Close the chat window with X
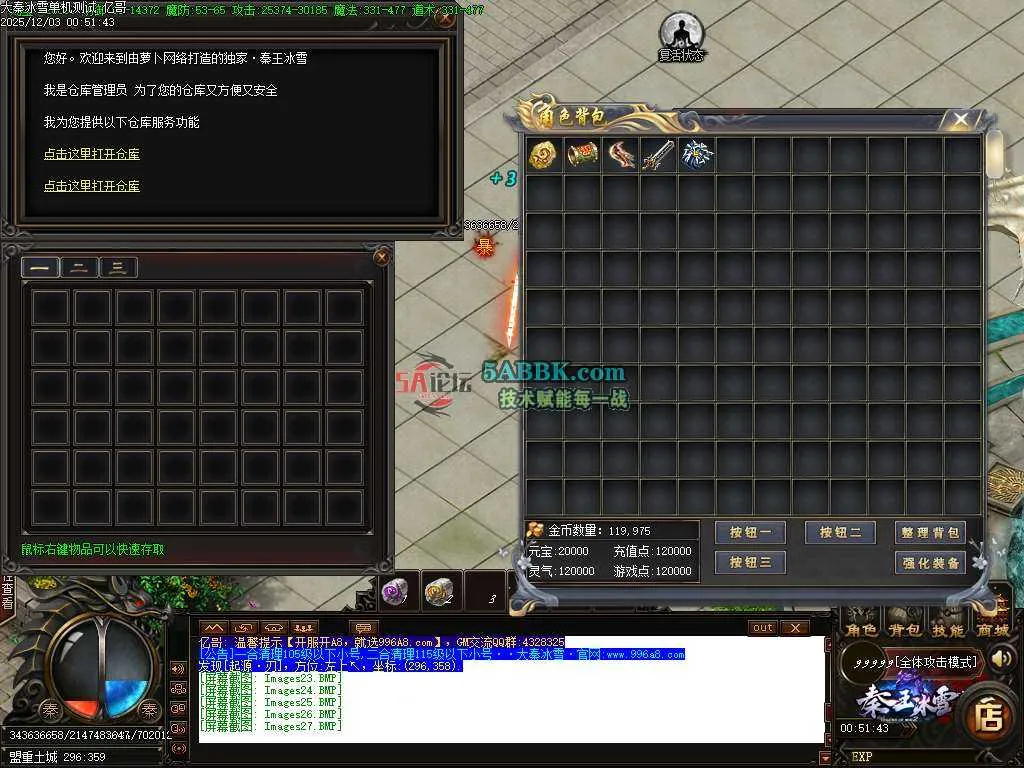Screen dimensions: 1024x768 click(x=794, y=627)
